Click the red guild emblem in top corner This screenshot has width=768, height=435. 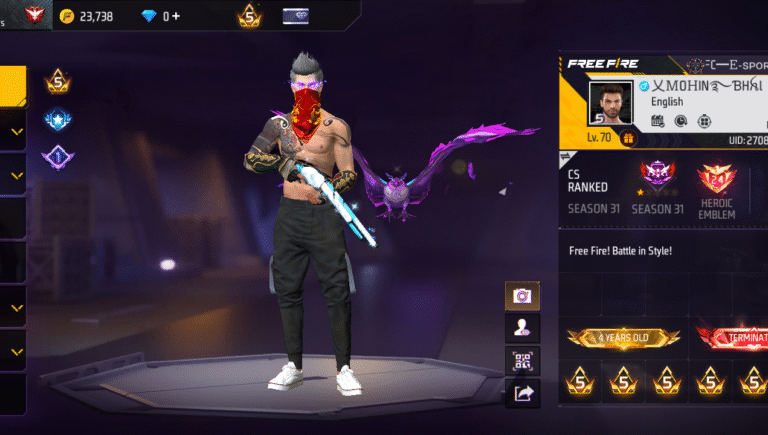(34, 16)
